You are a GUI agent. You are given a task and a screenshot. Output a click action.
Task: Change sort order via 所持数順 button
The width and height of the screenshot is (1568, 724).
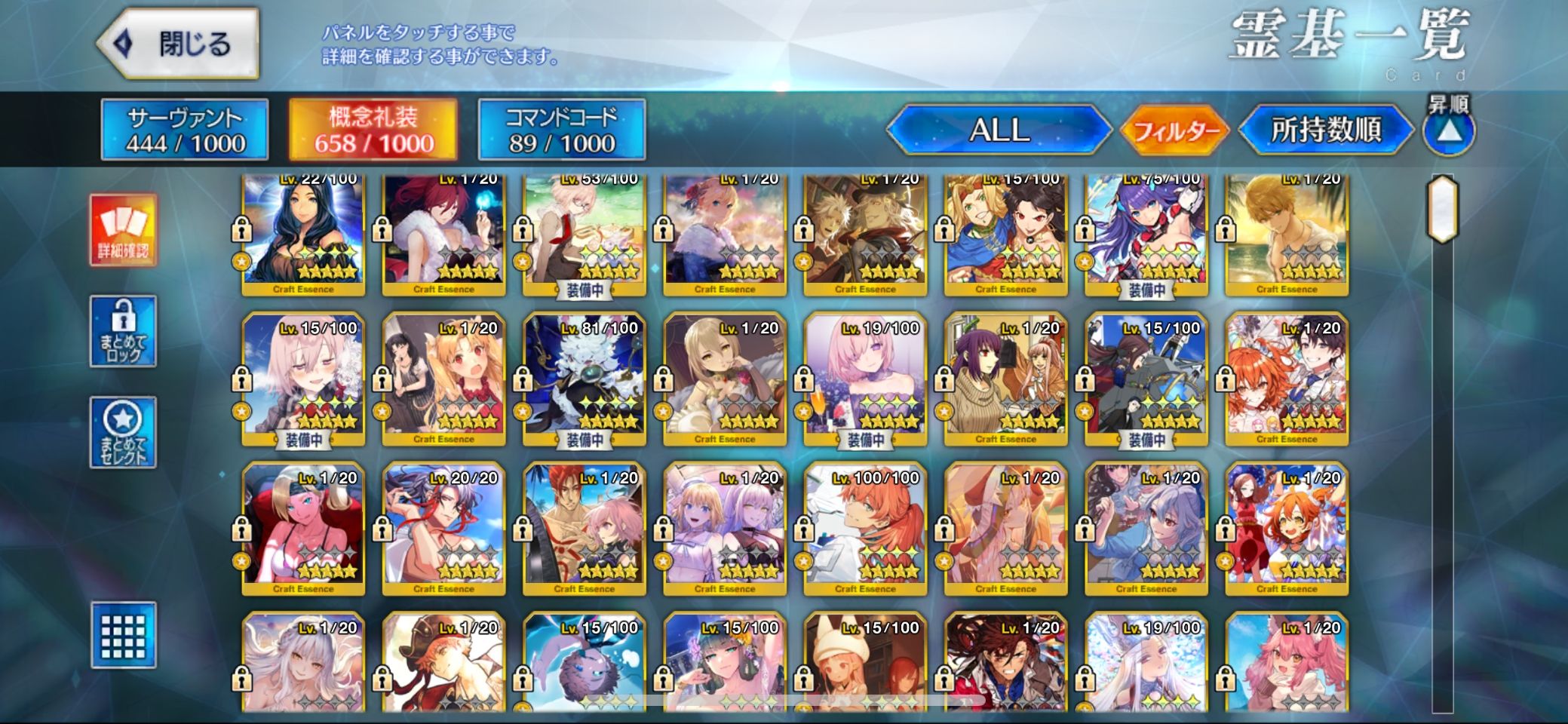(x=1326, y=130)
